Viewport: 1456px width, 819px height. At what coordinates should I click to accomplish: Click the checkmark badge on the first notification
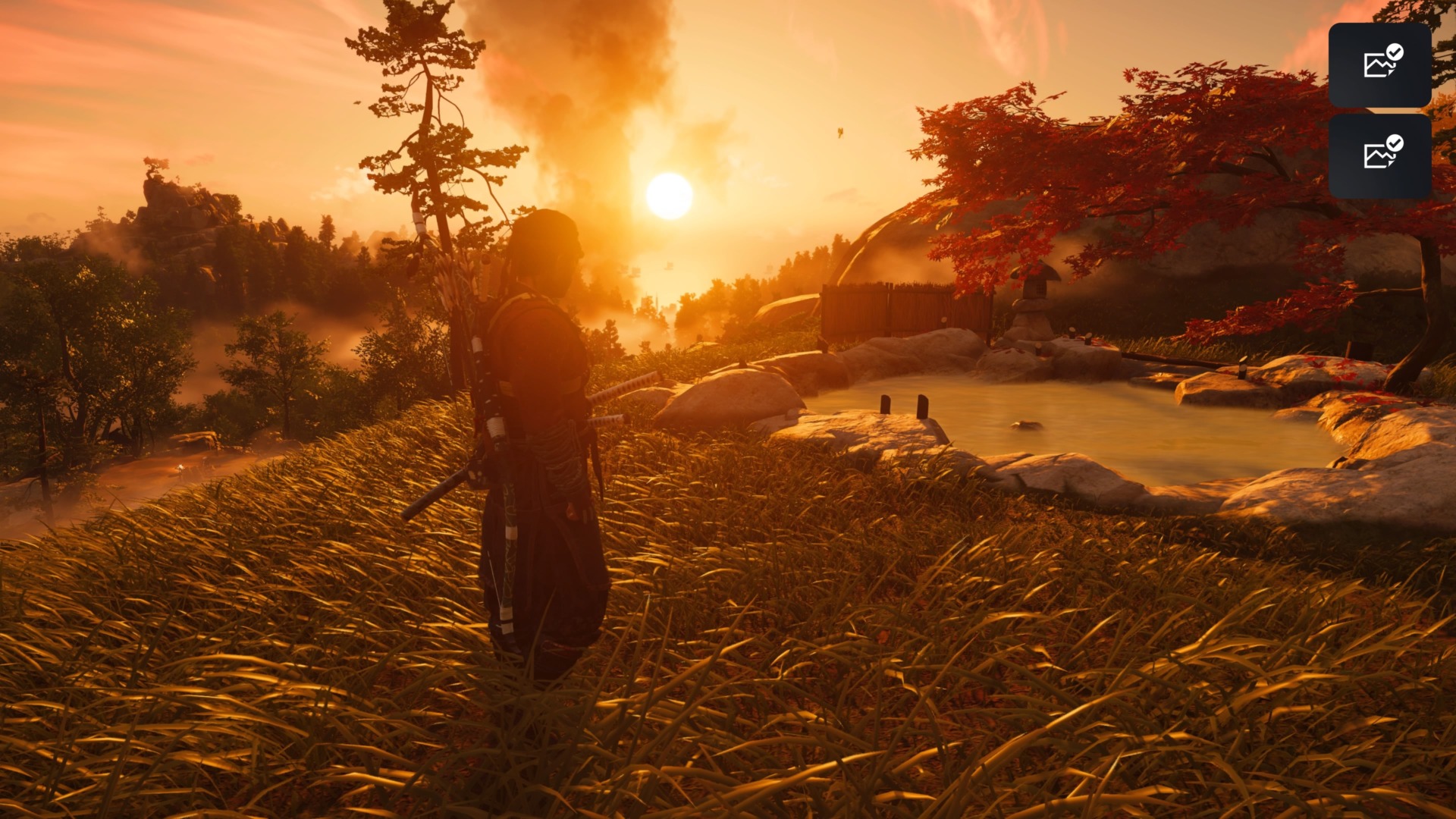(x=1394, y=52)
